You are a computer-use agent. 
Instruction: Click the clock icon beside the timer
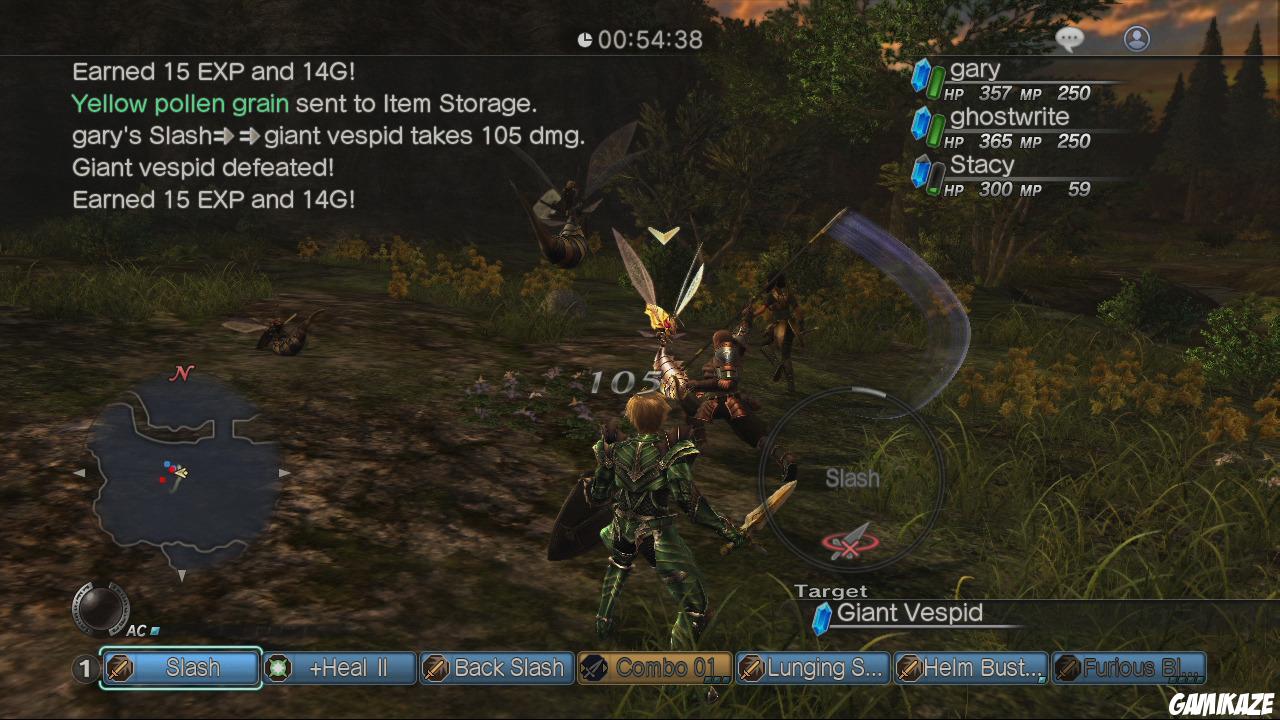583,41
